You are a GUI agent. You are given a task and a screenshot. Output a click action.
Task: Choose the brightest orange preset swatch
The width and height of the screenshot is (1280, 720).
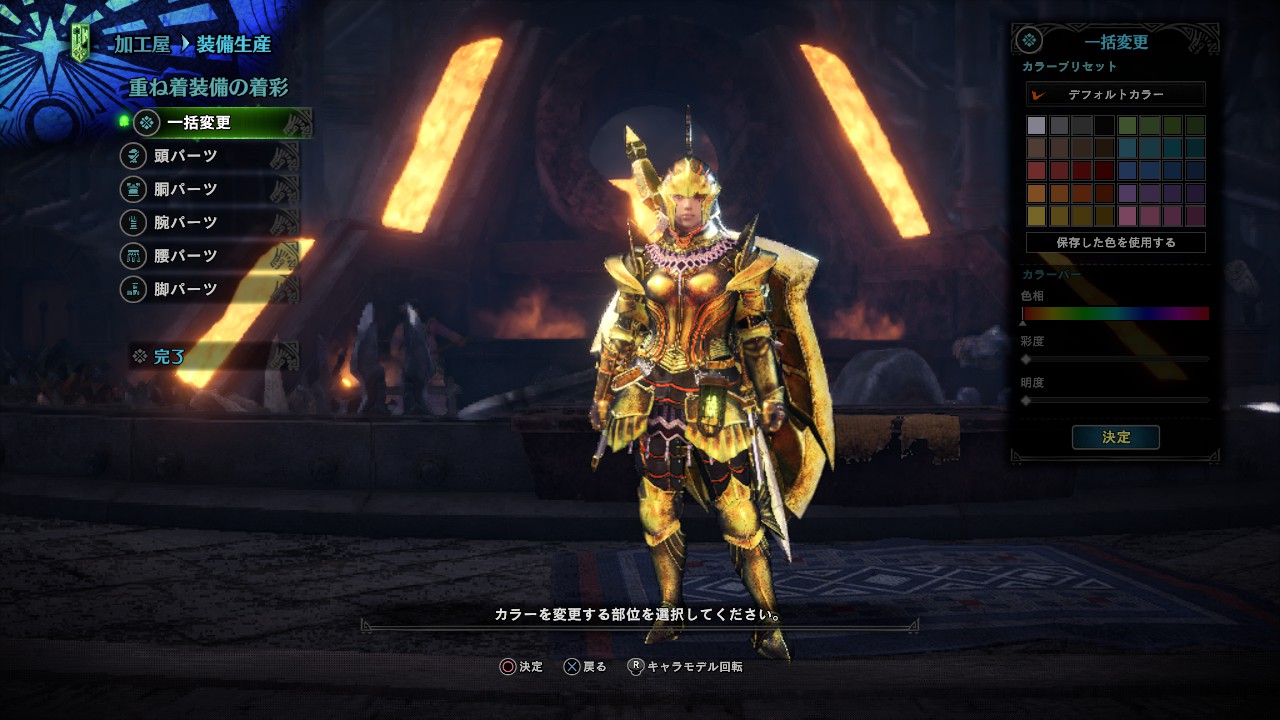tap(1036, 194)
